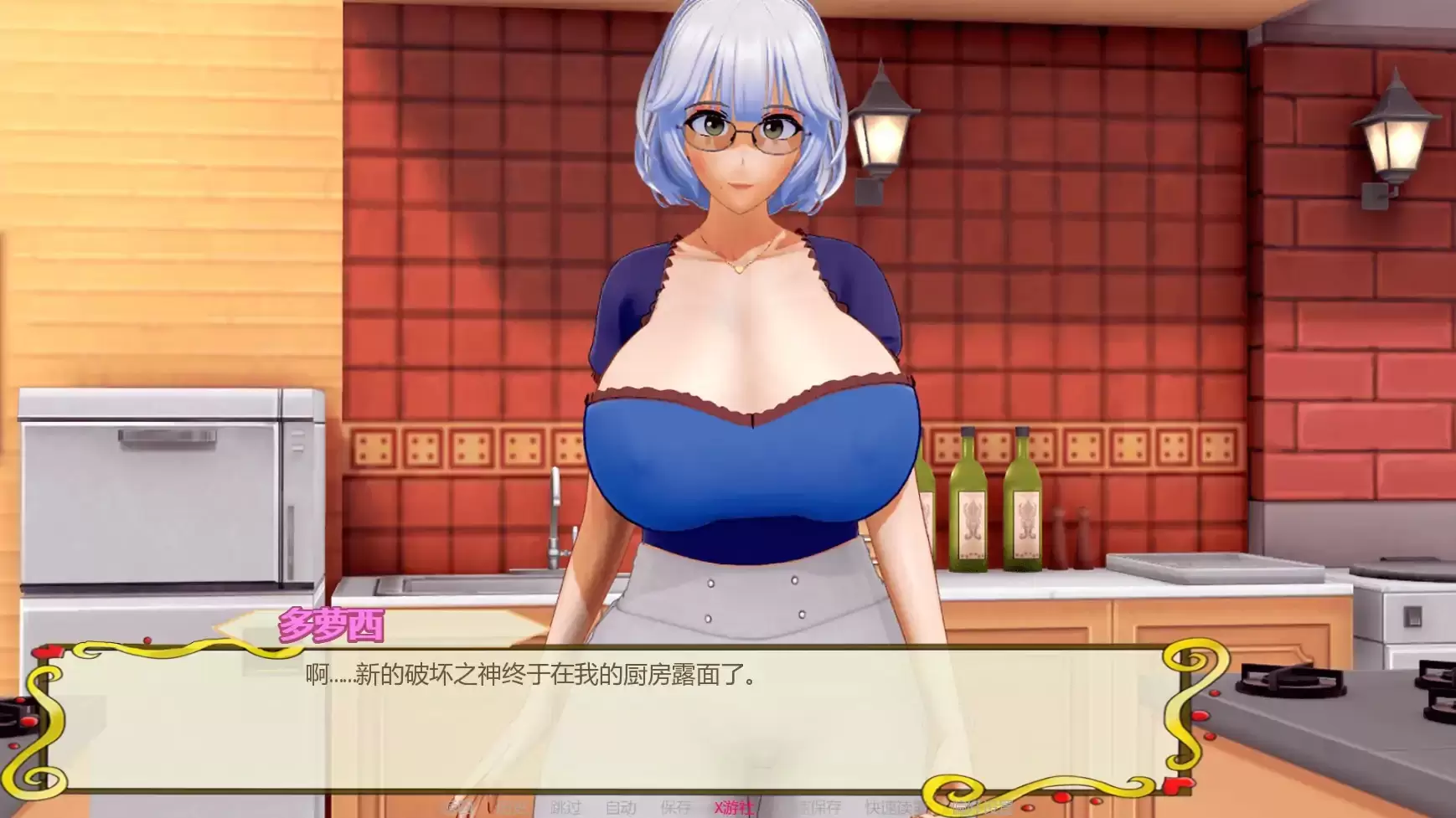
Task: Click the auto-play control in the quick menu
Action: [620, 808]
